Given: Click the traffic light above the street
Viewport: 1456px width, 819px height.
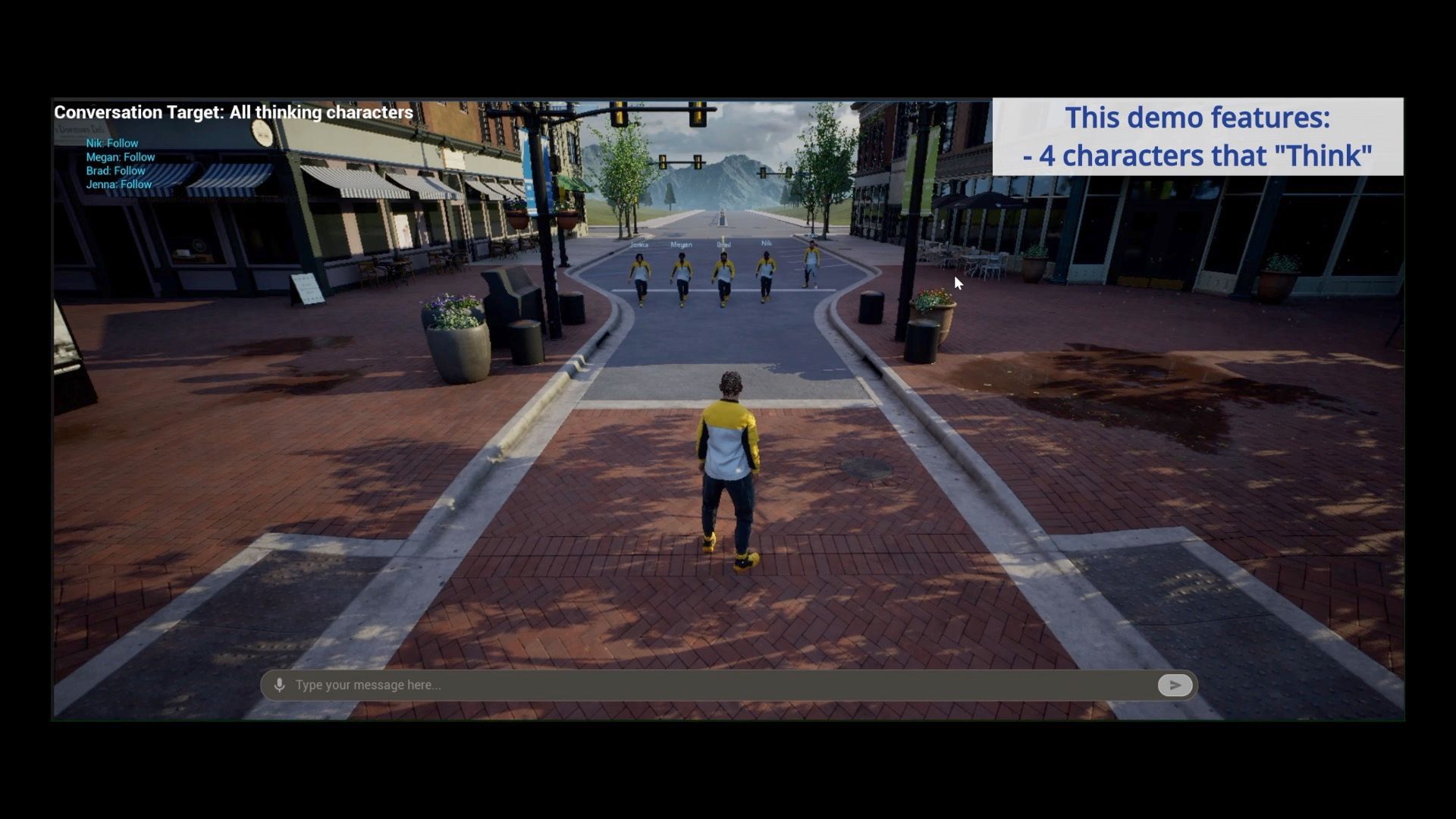Looking at the screenshot, I should (x=618, y=112).
